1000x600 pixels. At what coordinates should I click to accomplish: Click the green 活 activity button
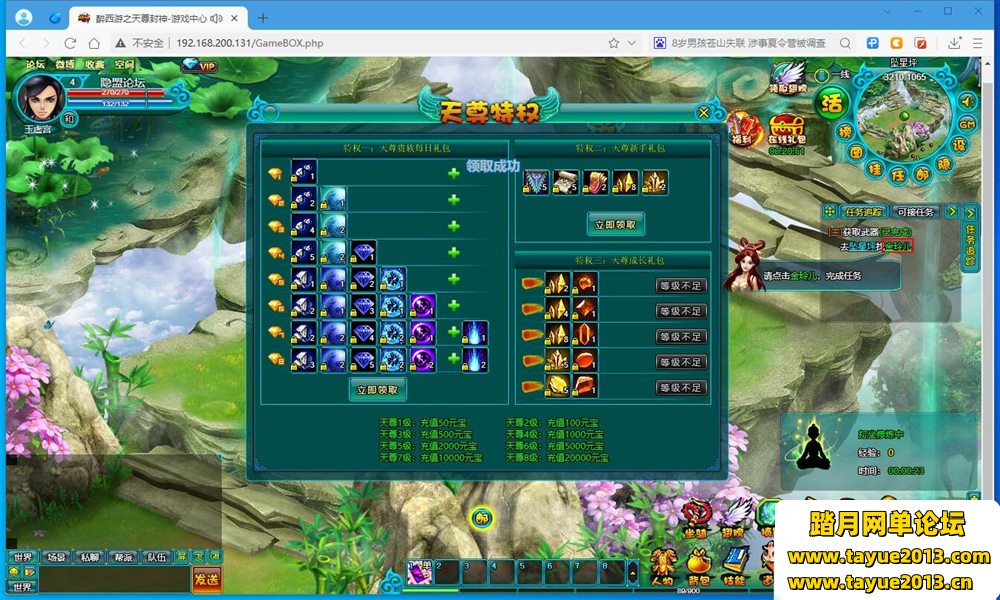pos(830,102)
